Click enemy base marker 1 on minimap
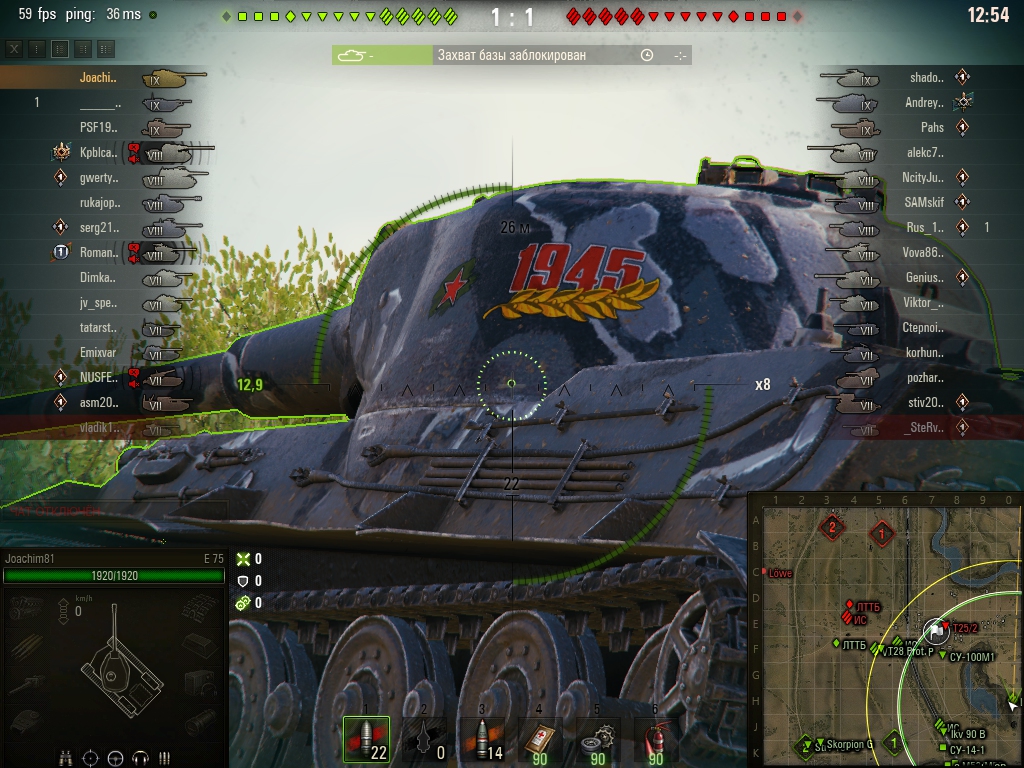 [x=882, y=534]
